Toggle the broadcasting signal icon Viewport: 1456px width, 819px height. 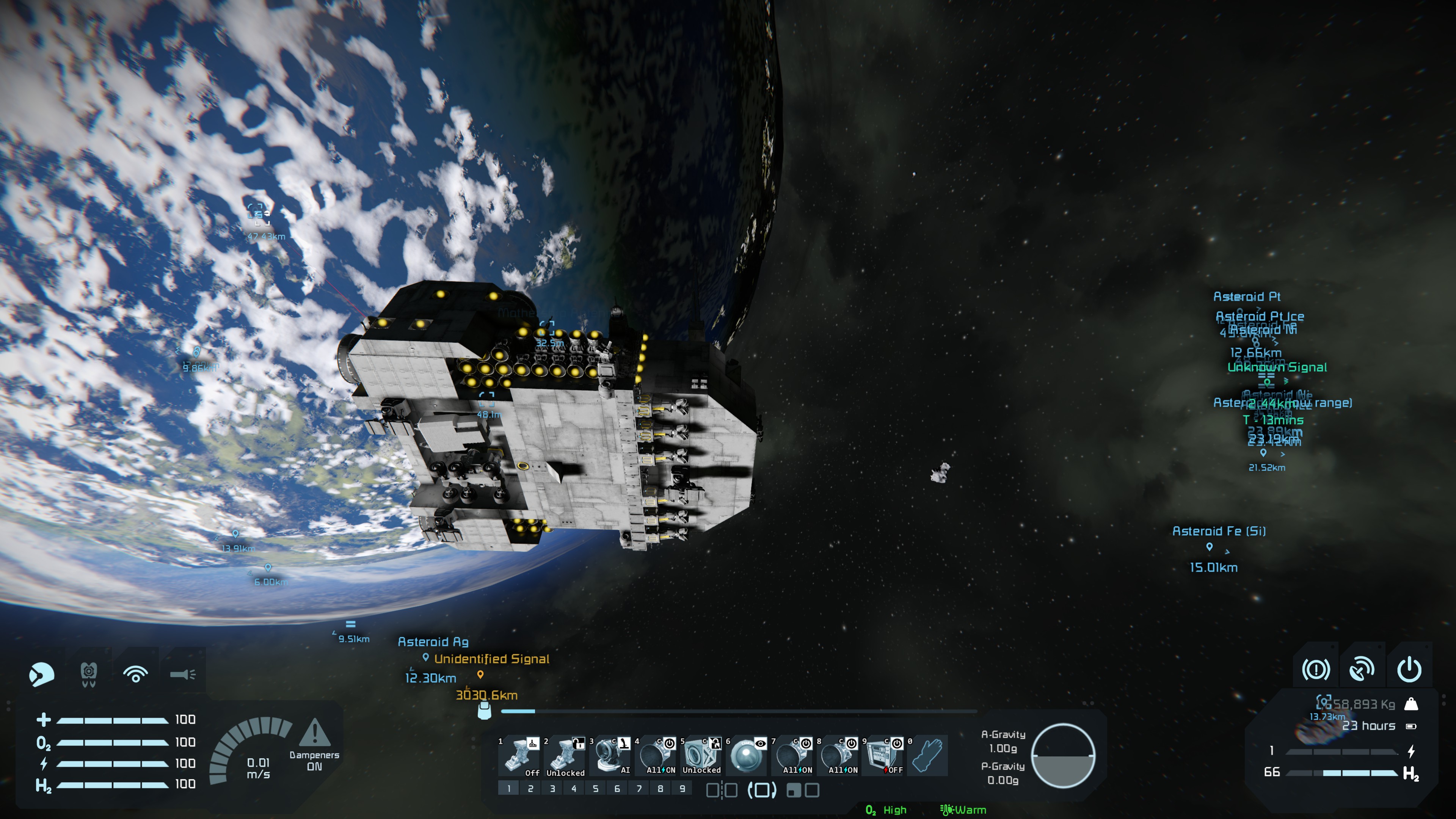tap(136, 674)
